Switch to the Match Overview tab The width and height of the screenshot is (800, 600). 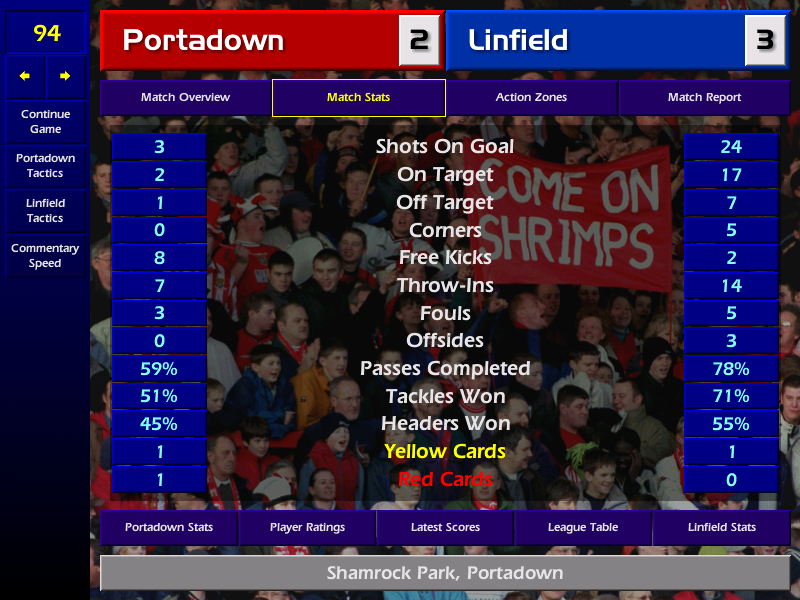[x=185, y=98]
